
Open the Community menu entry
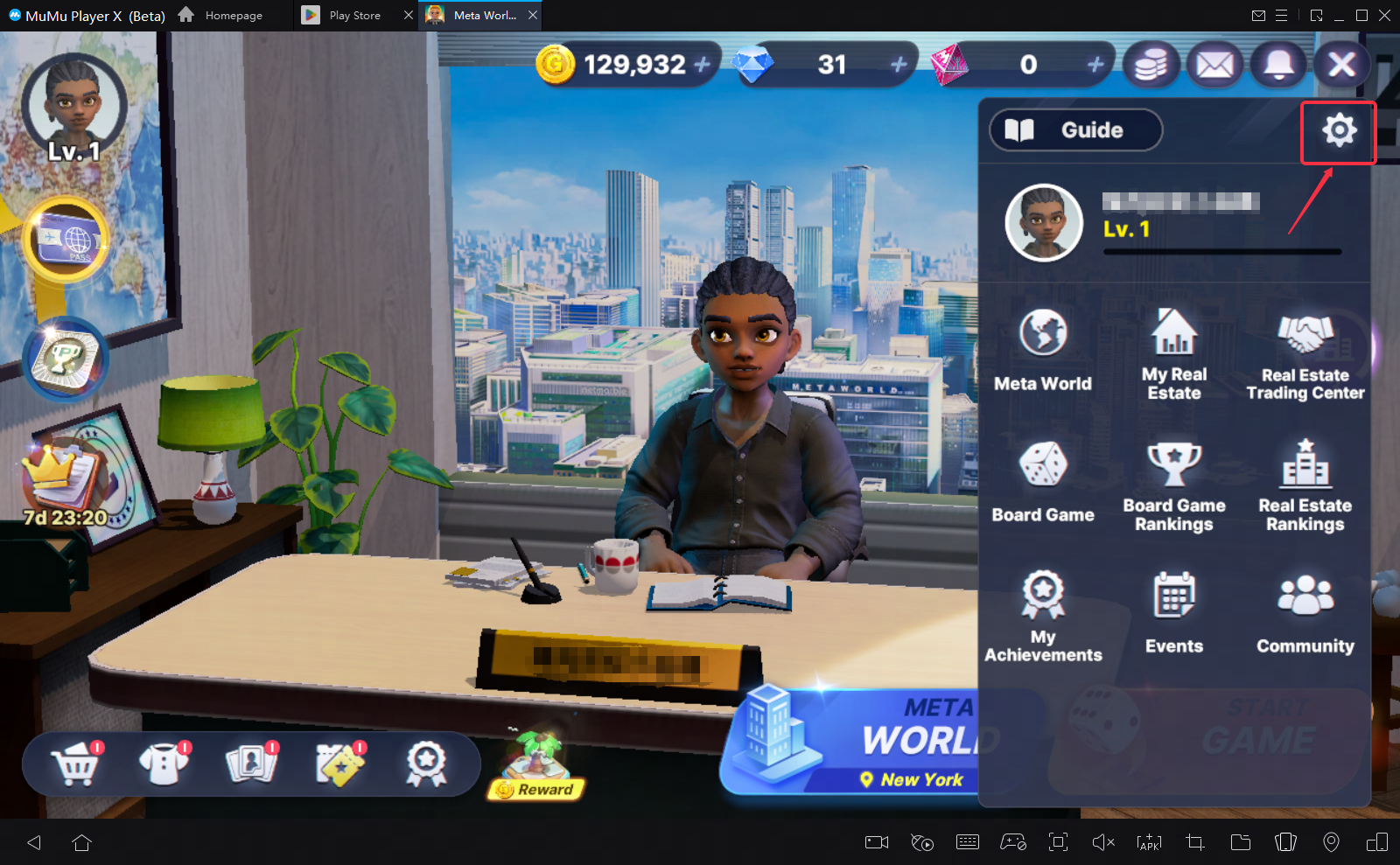1305,612
